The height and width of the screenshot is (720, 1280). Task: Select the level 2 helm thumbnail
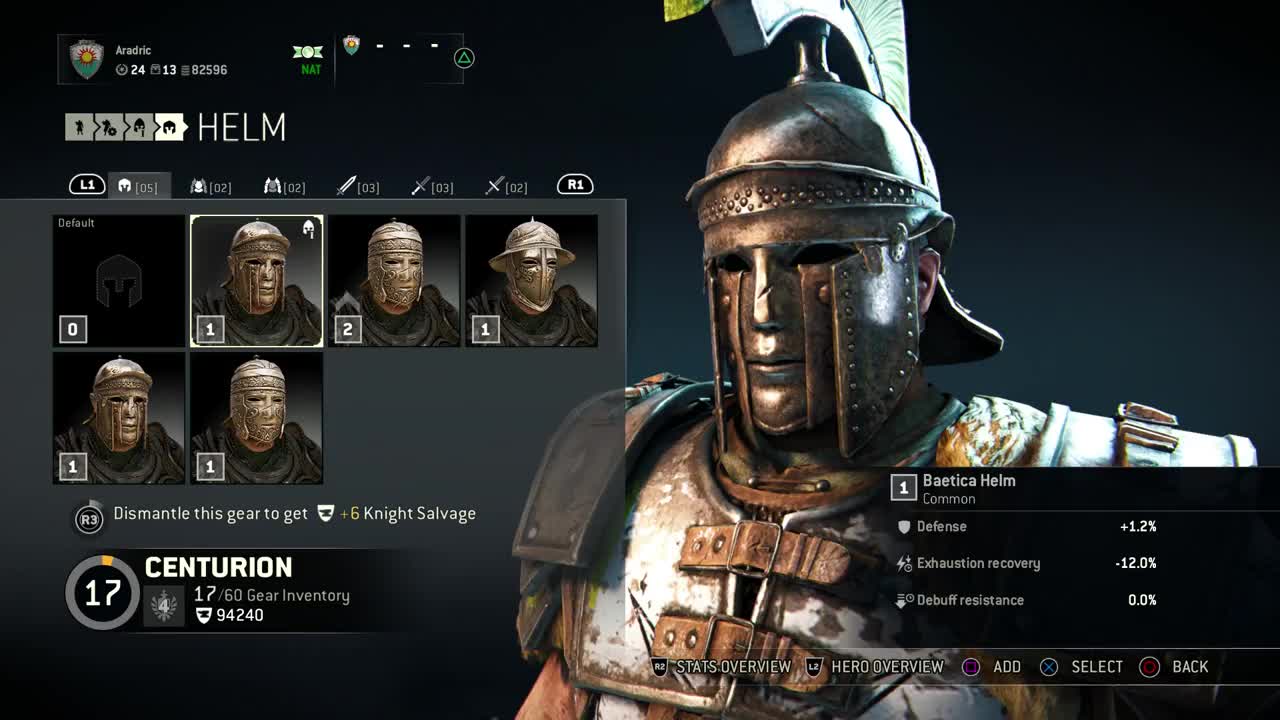(394, 281)
